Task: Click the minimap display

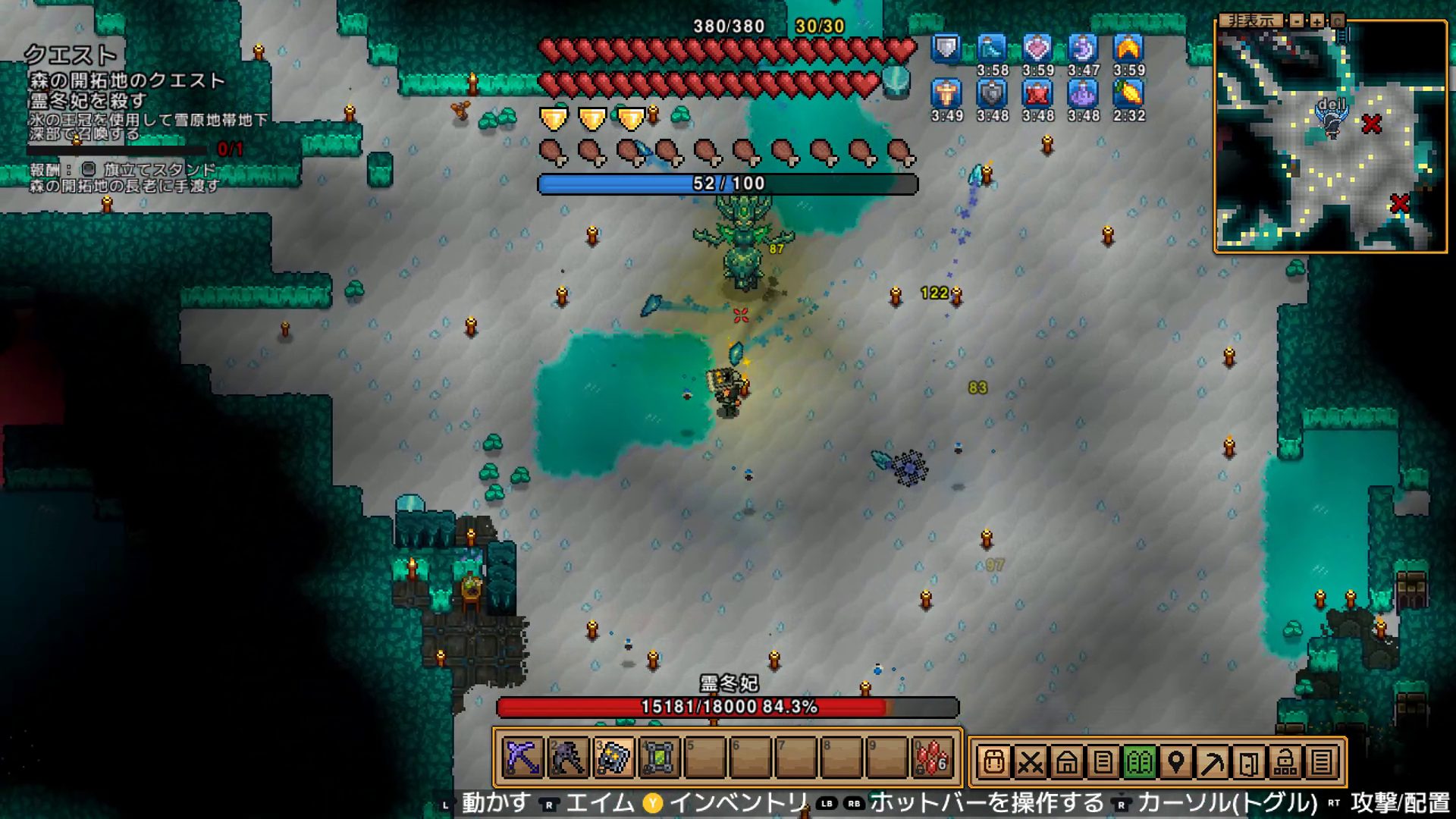Action: click(x=1331, y=152)
